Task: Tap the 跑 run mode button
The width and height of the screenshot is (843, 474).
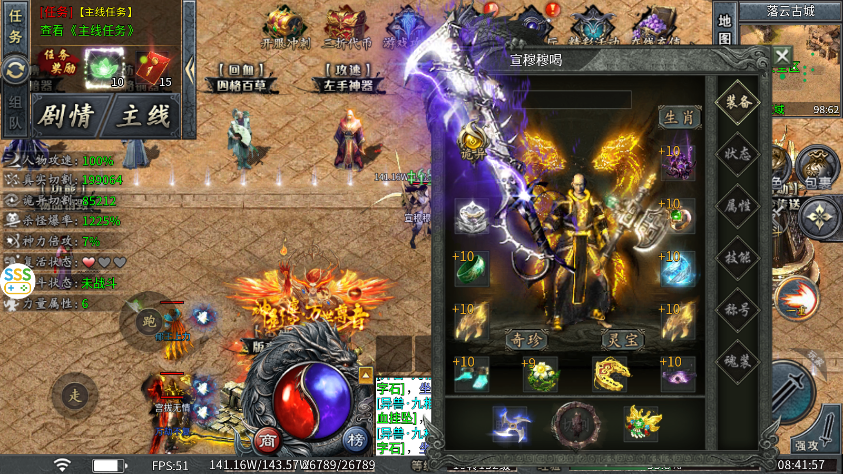Action: pyautogui.click(x=147, y=320)
